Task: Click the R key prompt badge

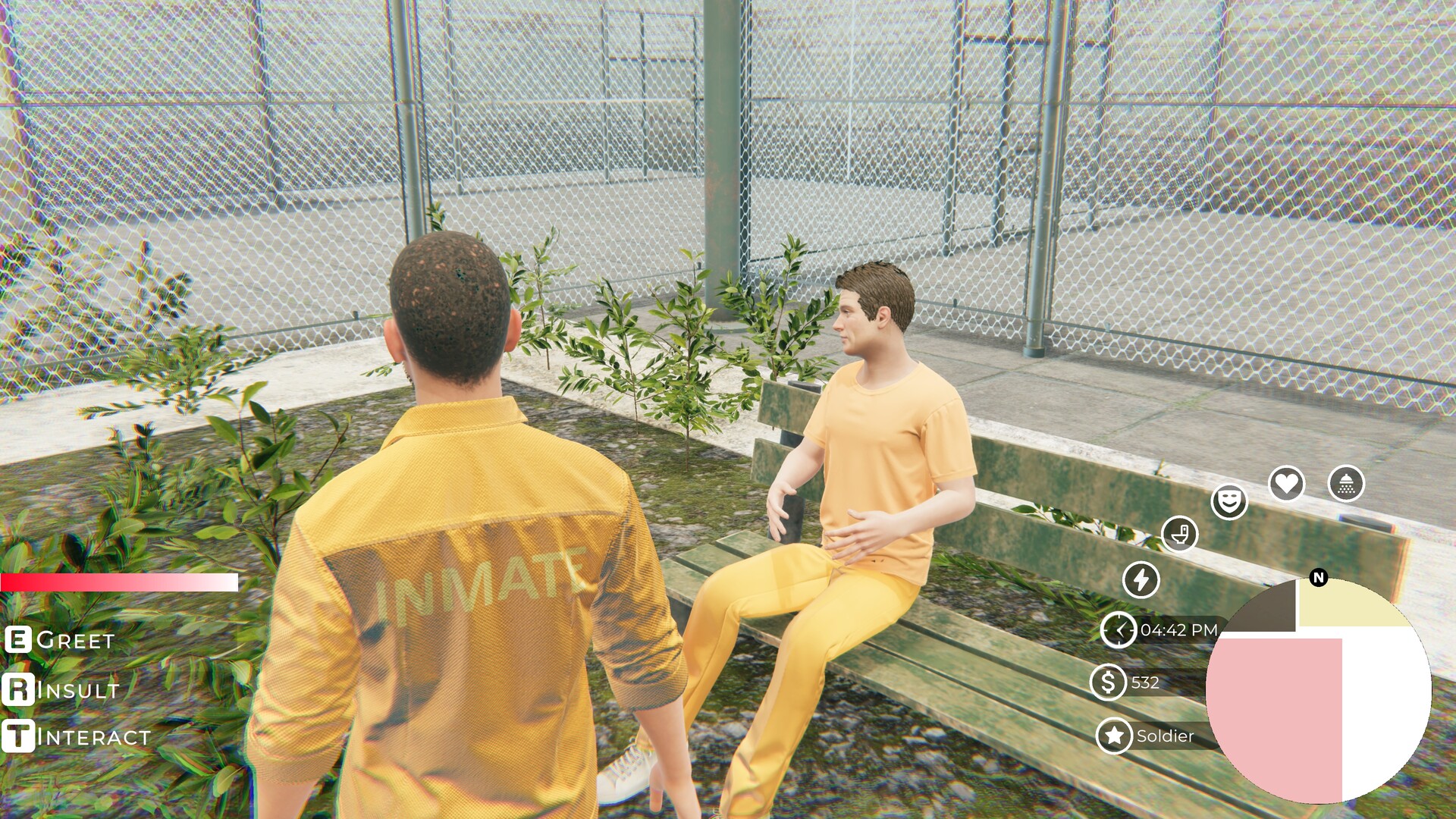Action: 17,691
